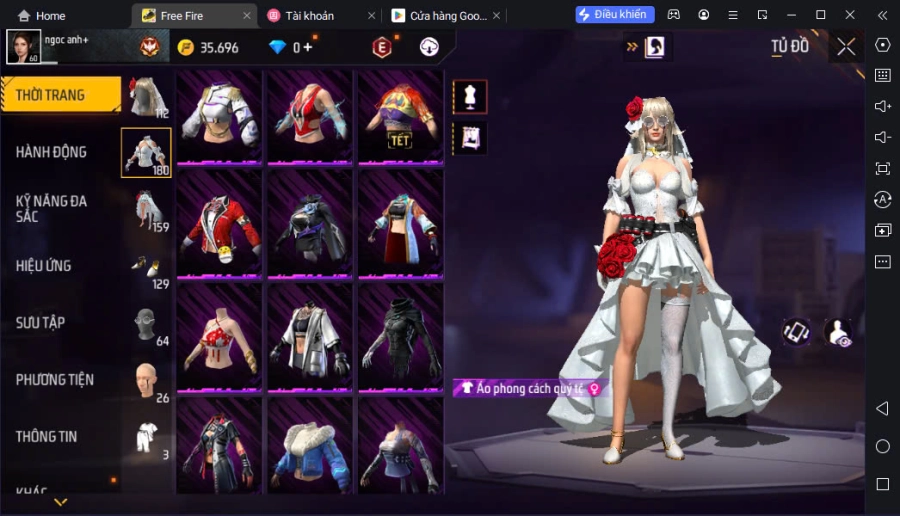Open the ngoc anh+ player profile
The height and width of the screenshot is (516, 900).
click(x=24, y=46)
